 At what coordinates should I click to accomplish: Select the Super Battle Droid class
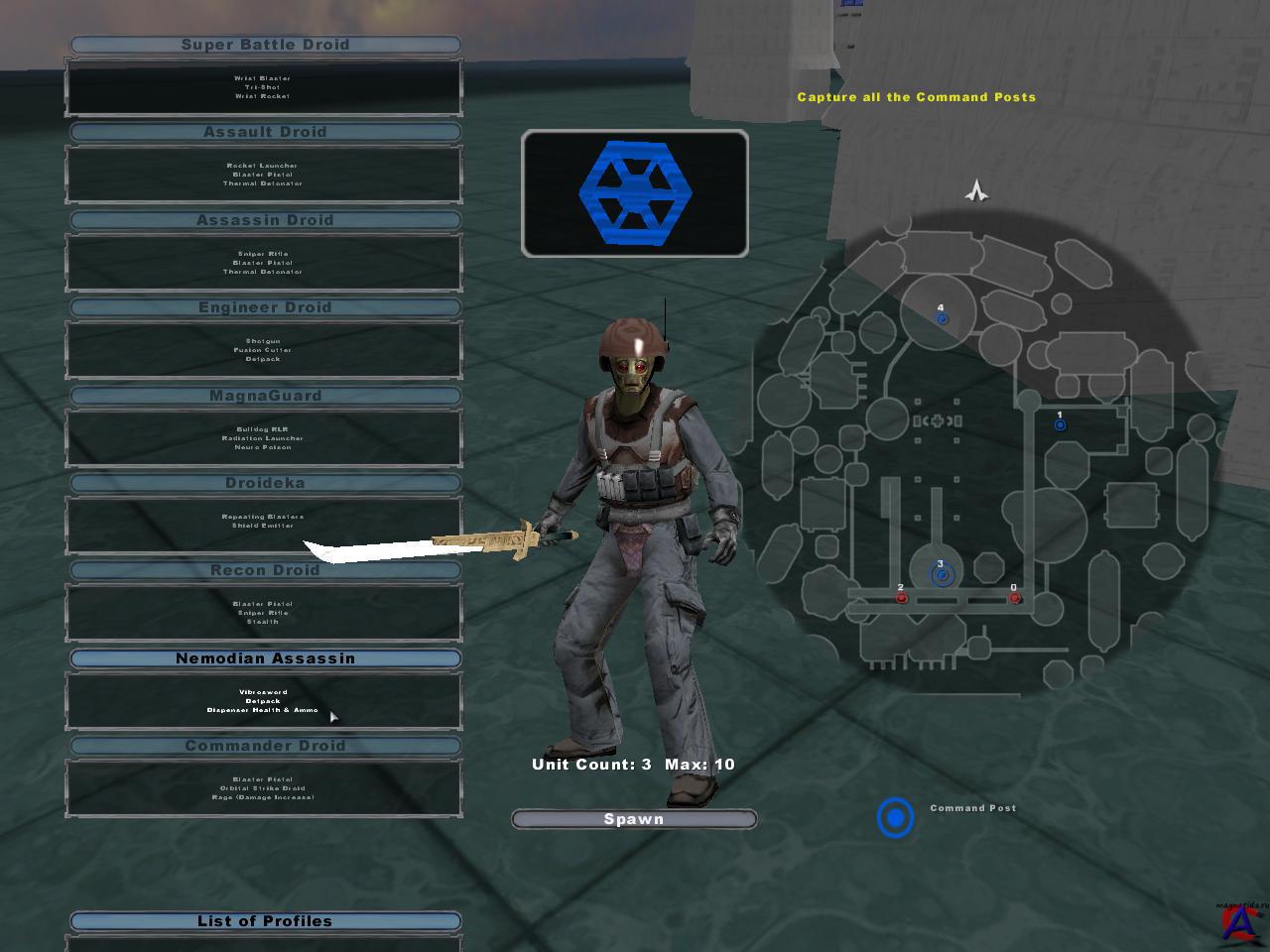[265, 45]
